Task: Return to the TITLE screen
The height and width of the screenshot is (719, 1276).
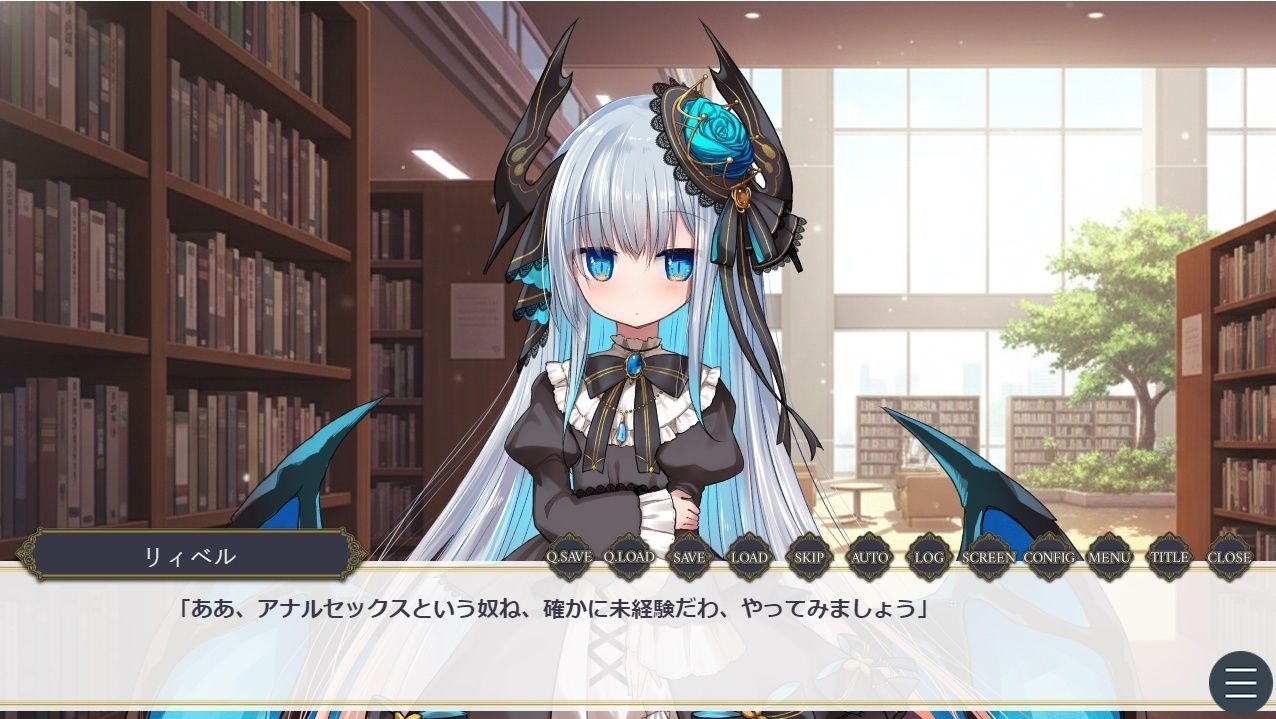Action: pos(1169,557)
